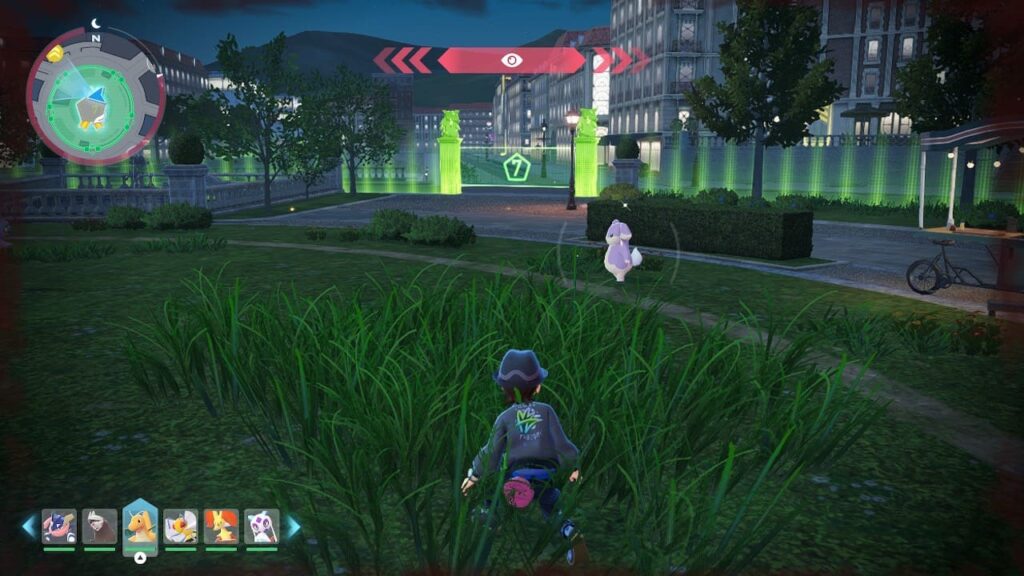Click the party bar's left arrow

(28, 526)
